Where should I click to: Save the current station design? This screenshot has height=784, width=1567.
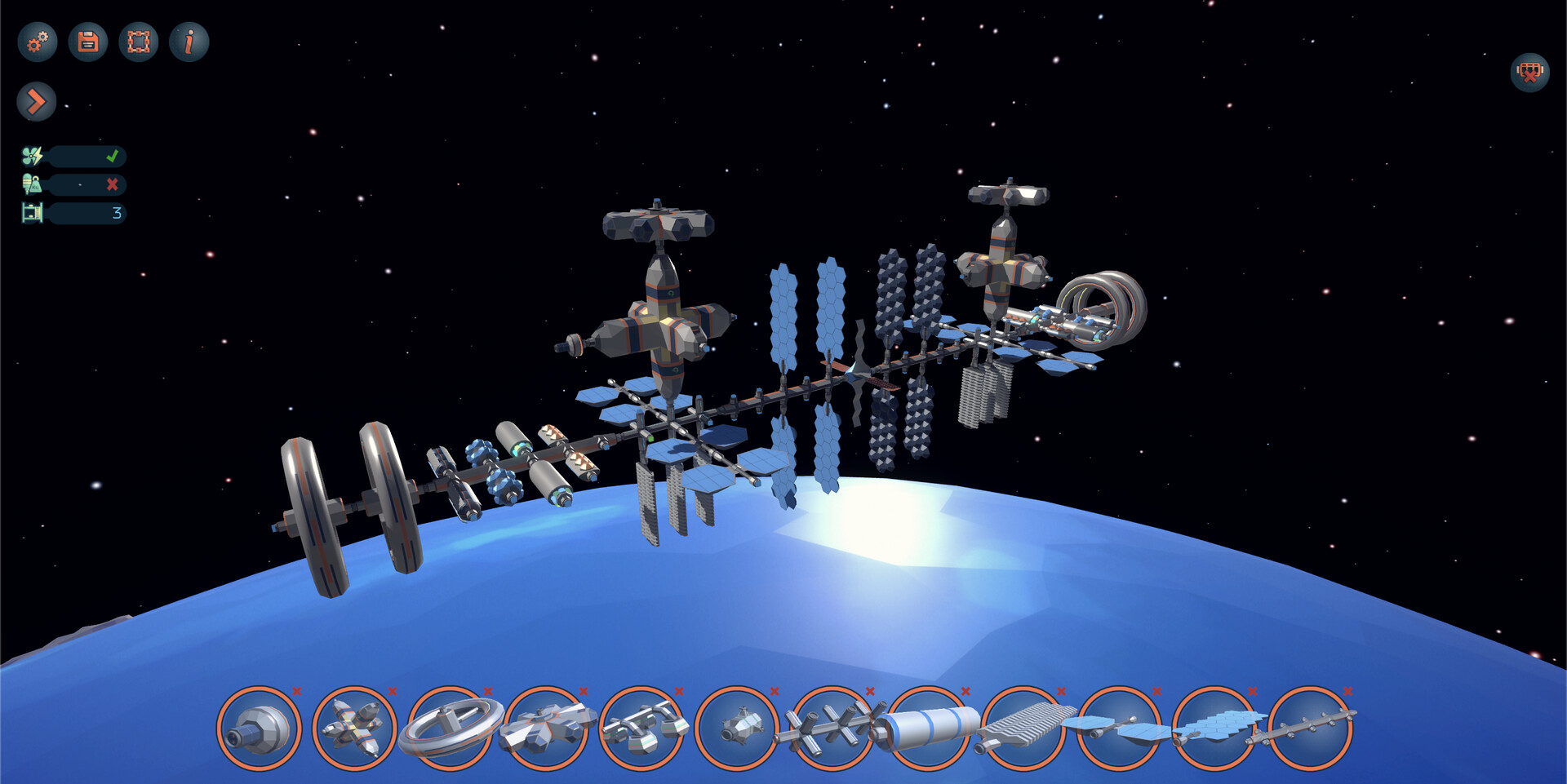click(x=87, y=42)
